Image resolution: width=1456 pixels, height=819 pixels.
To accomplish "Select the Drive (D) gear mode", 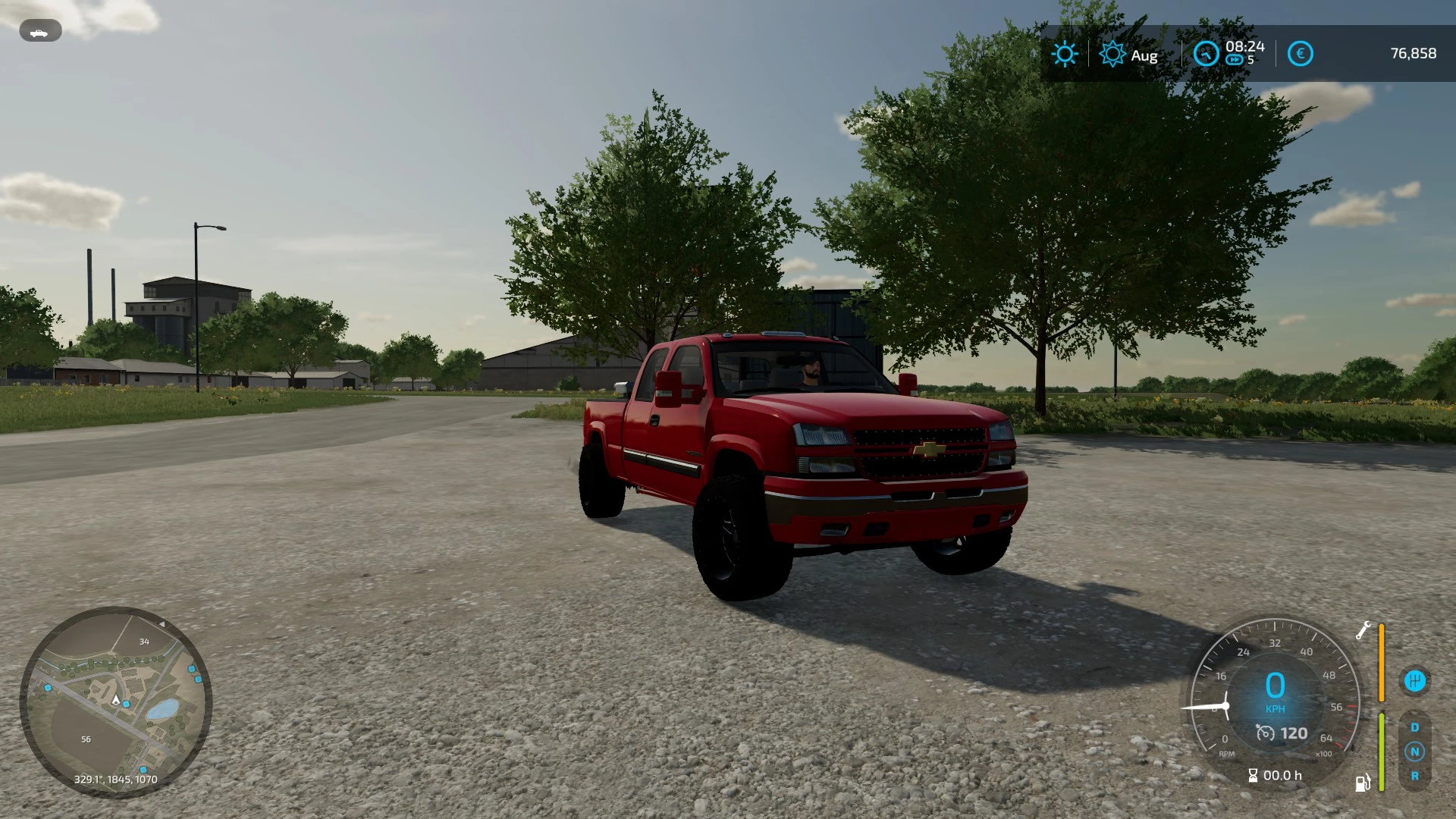I will click(1415, 727).
